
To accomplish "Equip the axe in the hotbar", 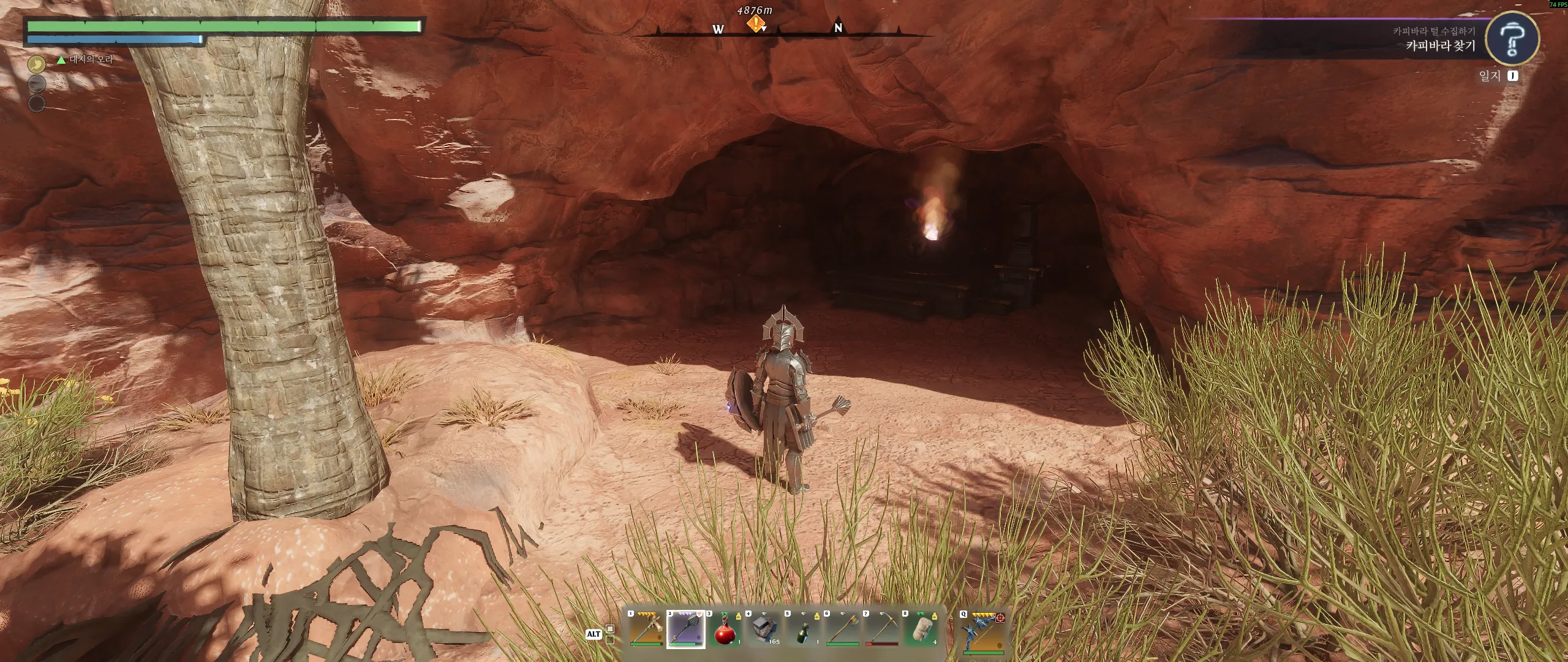I will pyautogui.click(x=842, y=630).
